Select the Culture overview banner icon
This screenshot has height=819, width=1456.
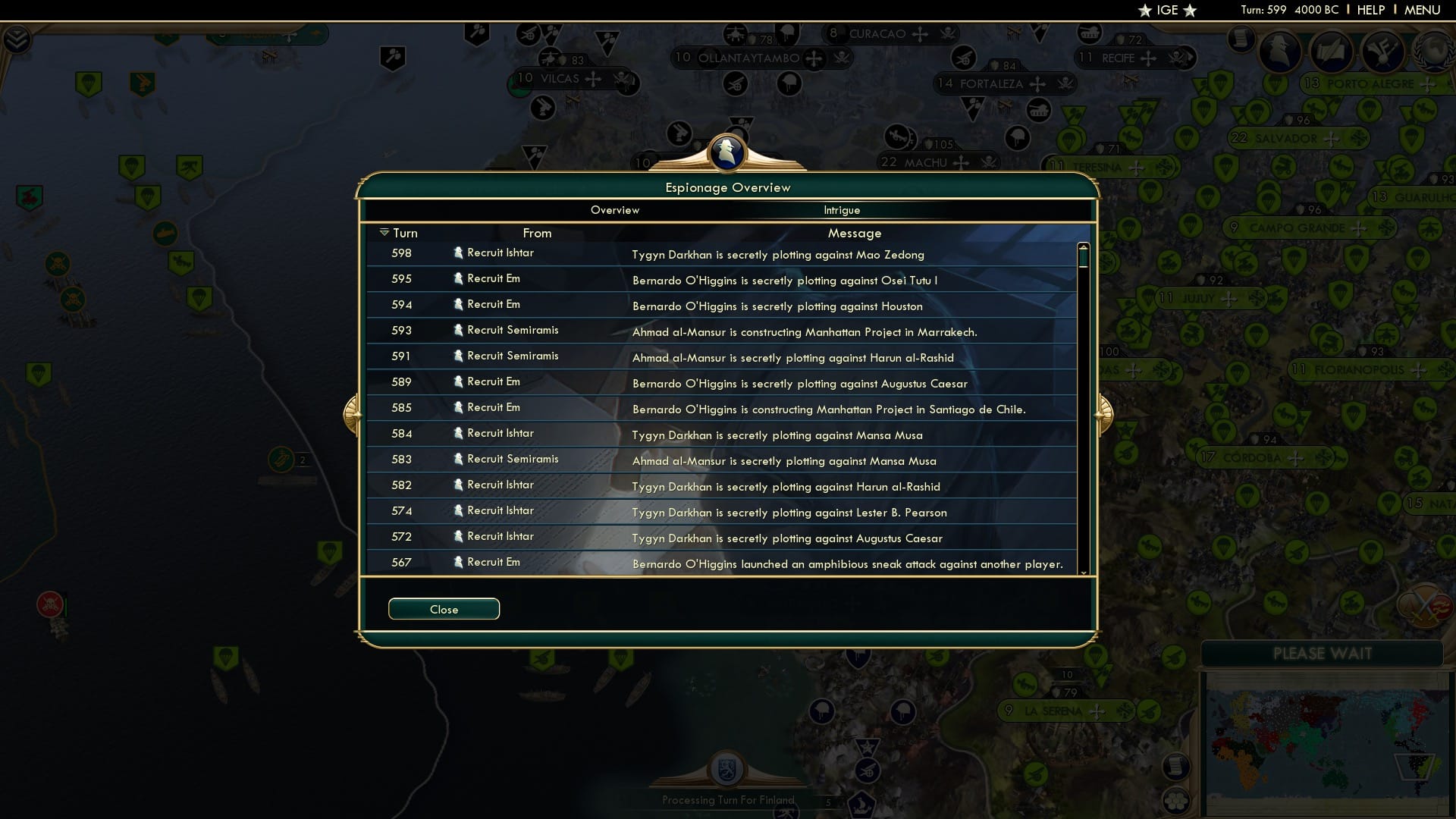click(x=1382, y=52)
